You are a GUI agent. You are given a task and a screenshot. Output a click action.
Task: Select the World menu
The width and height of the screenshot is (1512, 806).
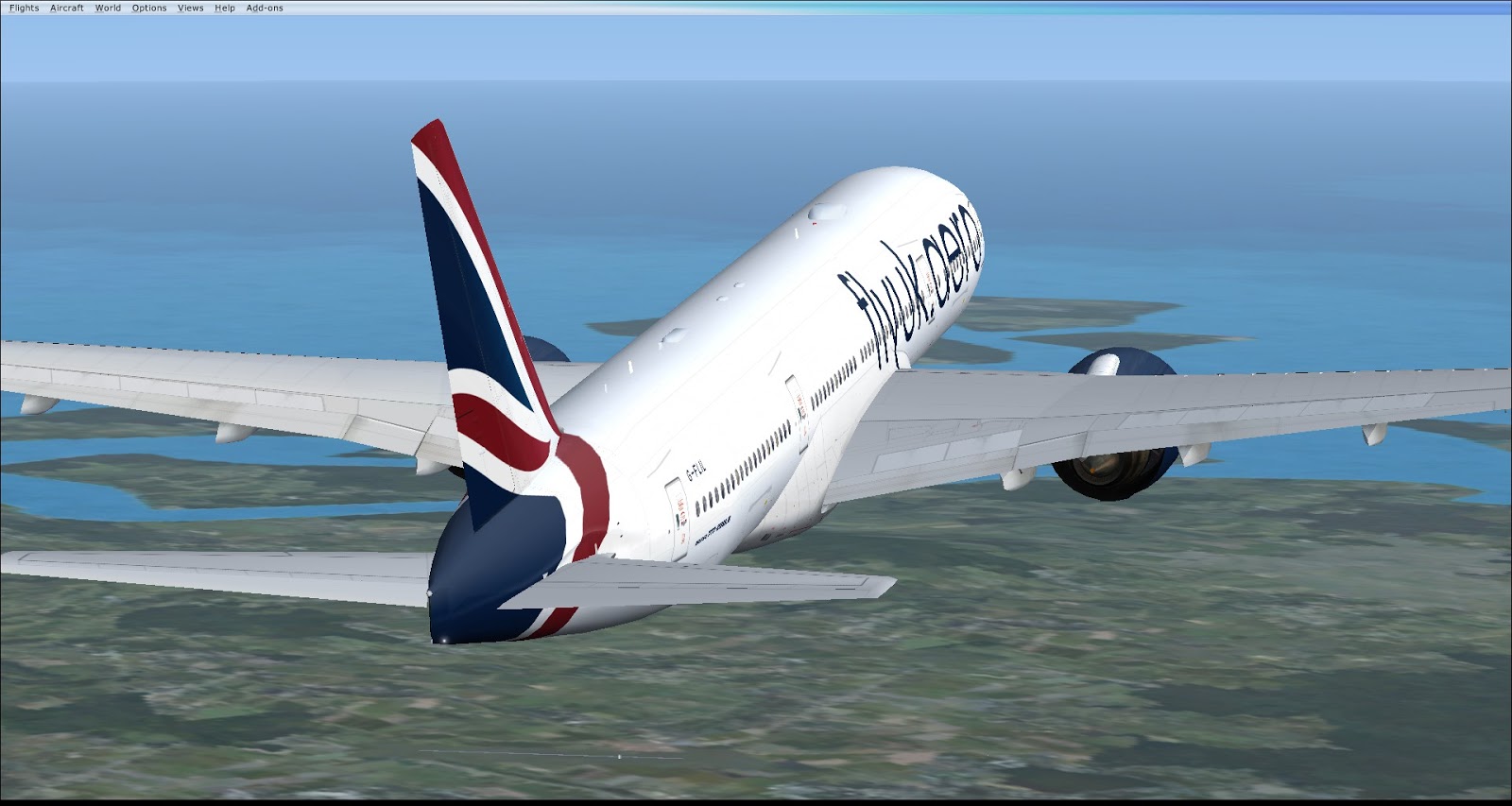click(x=108, y=9)
